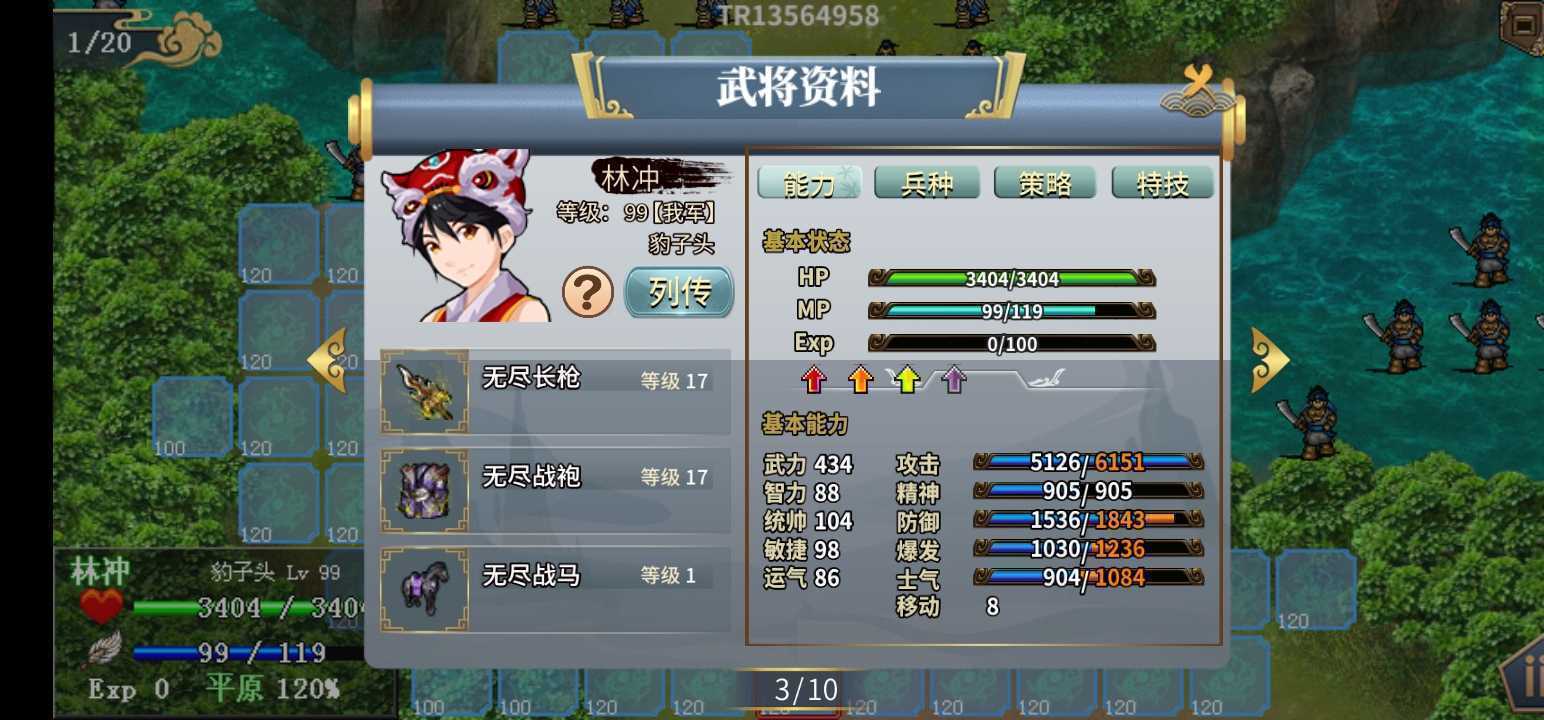This screenshot has width=1544, height=720.
Task: Open the top-right corner menu button
Action: [1524, 24]
